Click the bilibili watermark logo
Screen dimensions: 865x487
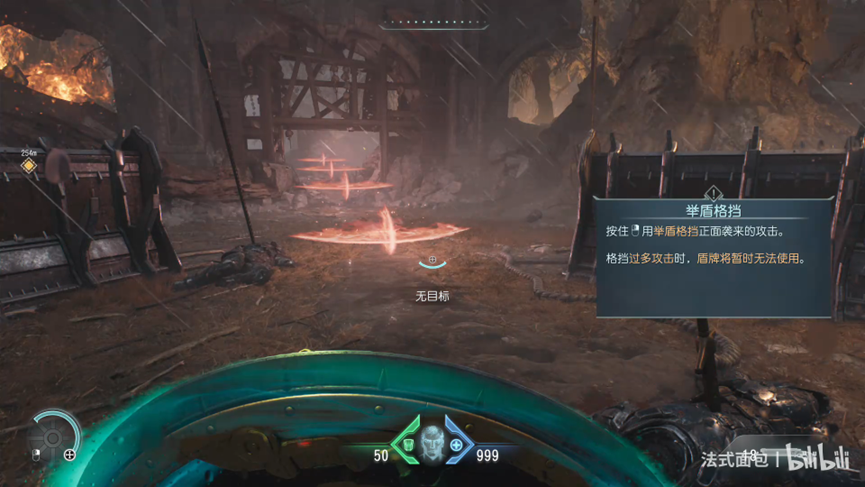(817, 458)
